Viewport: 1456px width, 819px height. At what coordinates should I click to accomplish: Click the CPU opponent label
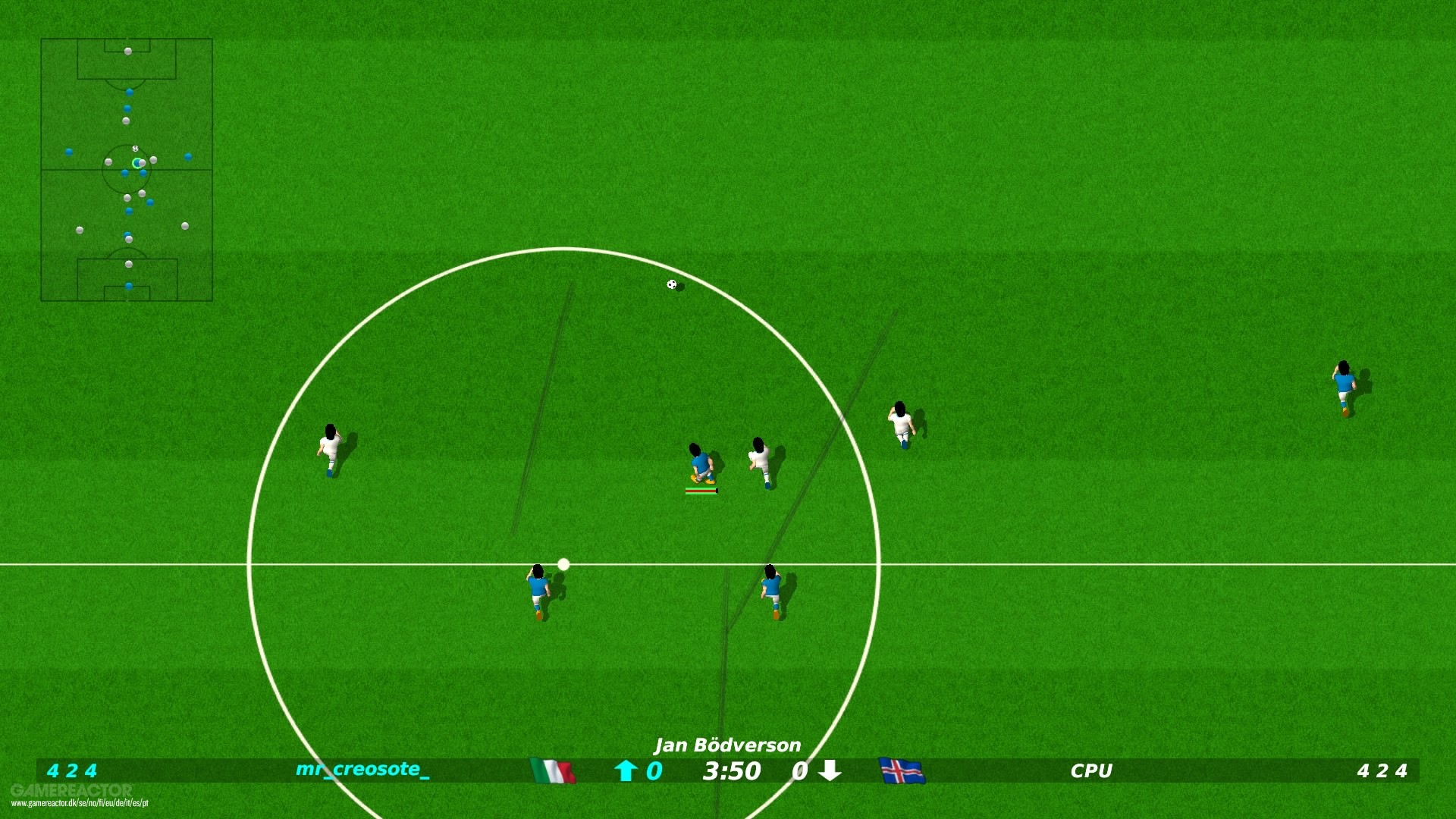point(1090,771)
